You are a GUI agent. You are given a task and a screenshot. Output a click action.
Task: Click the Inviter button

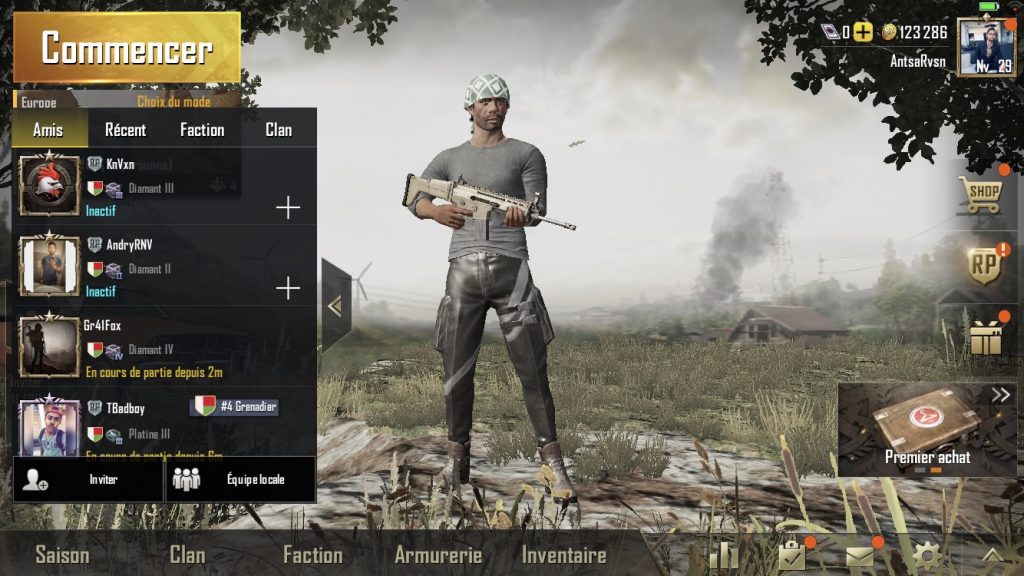click(x=88, y=479)
